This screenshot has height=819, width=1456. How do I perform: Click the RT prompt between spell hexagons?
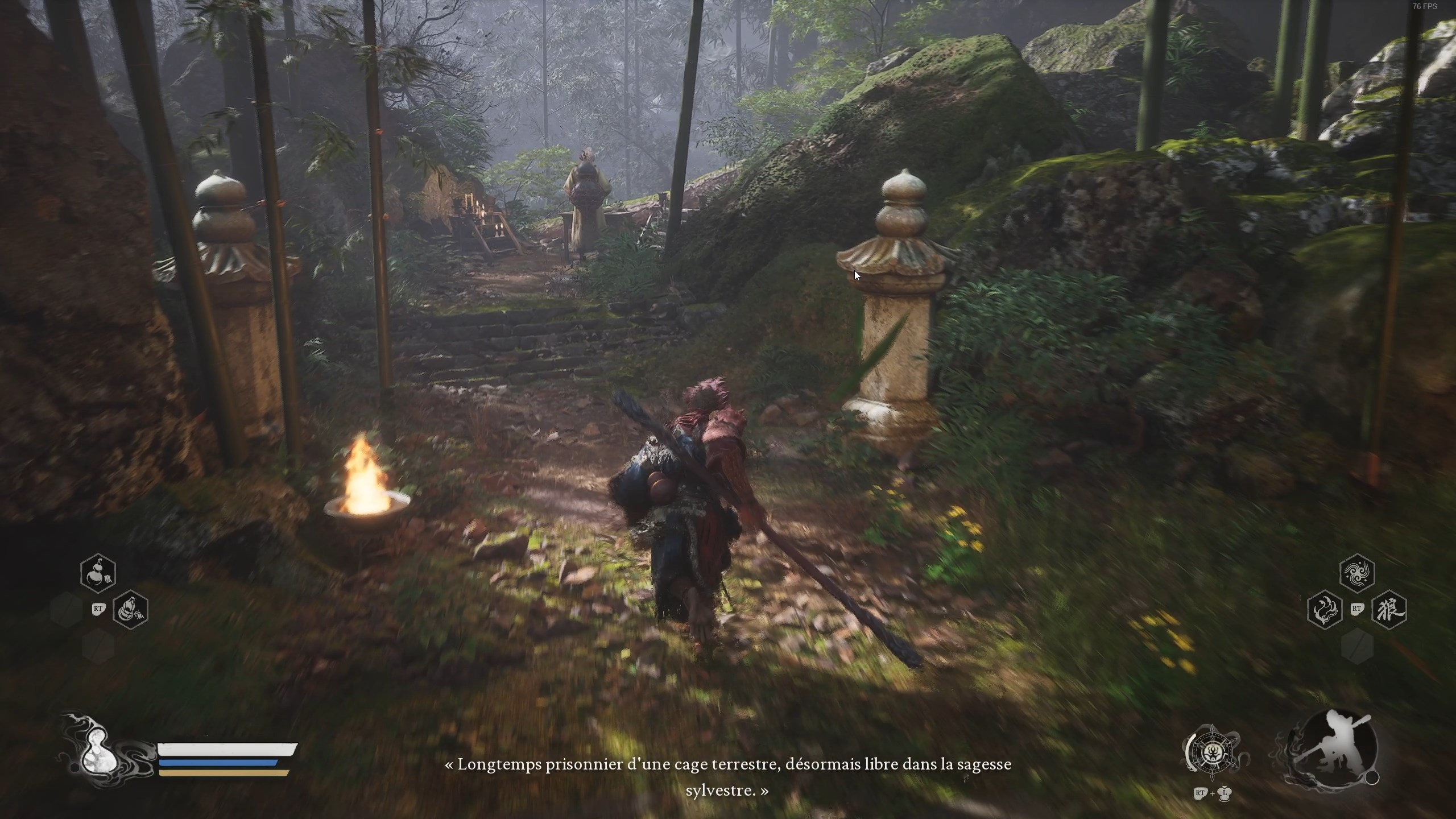click(x=1357, y=609)
